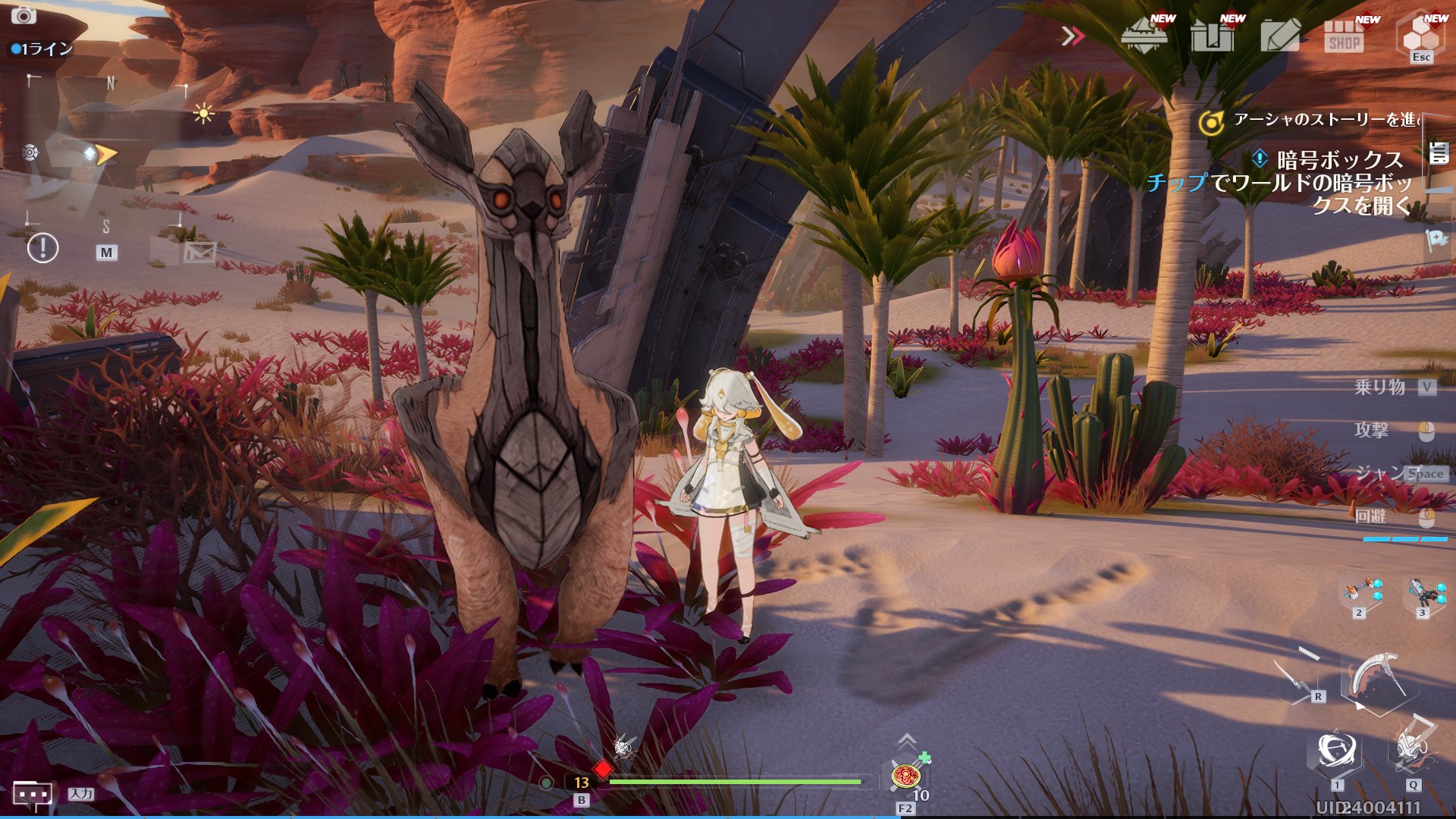Open the minimap
Screen dimensions: 1456x819
[x=106, y=152]
